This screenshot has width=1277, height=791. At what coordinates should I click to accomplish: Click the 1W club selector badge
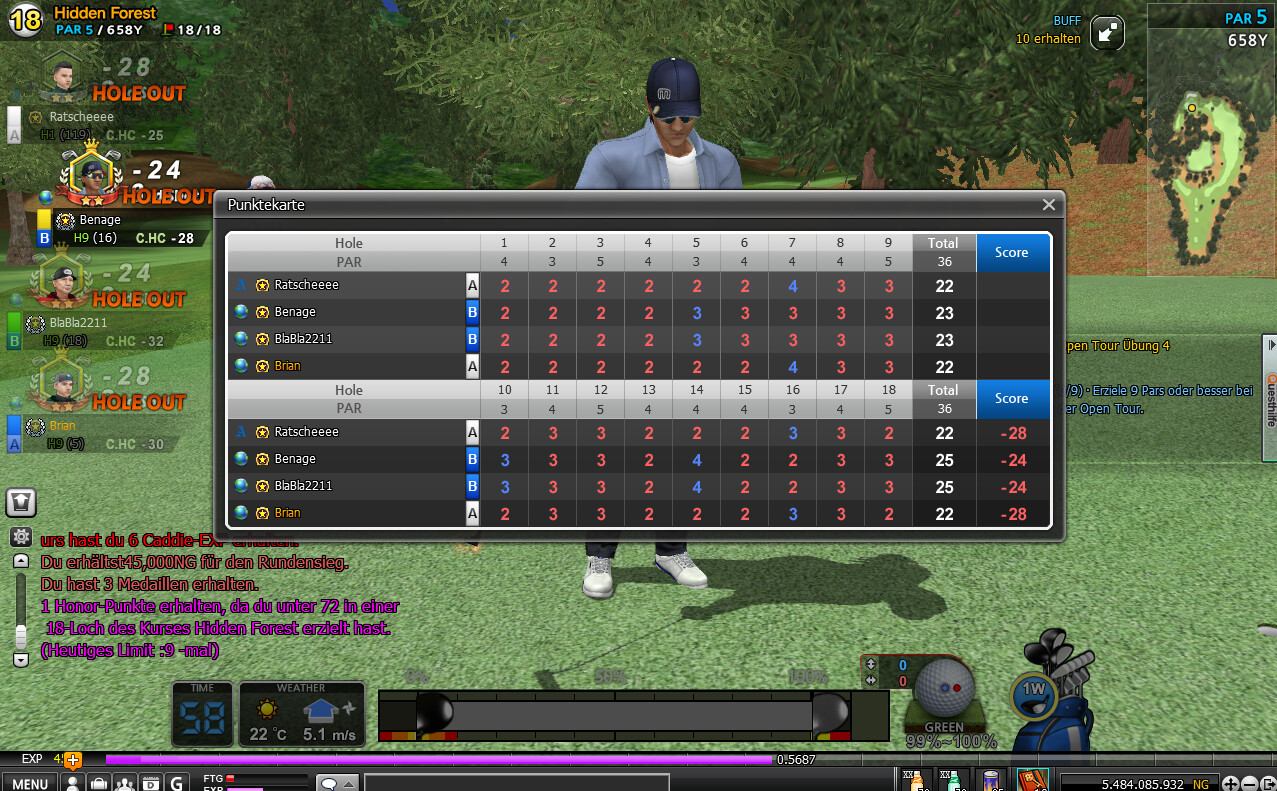1032,689
